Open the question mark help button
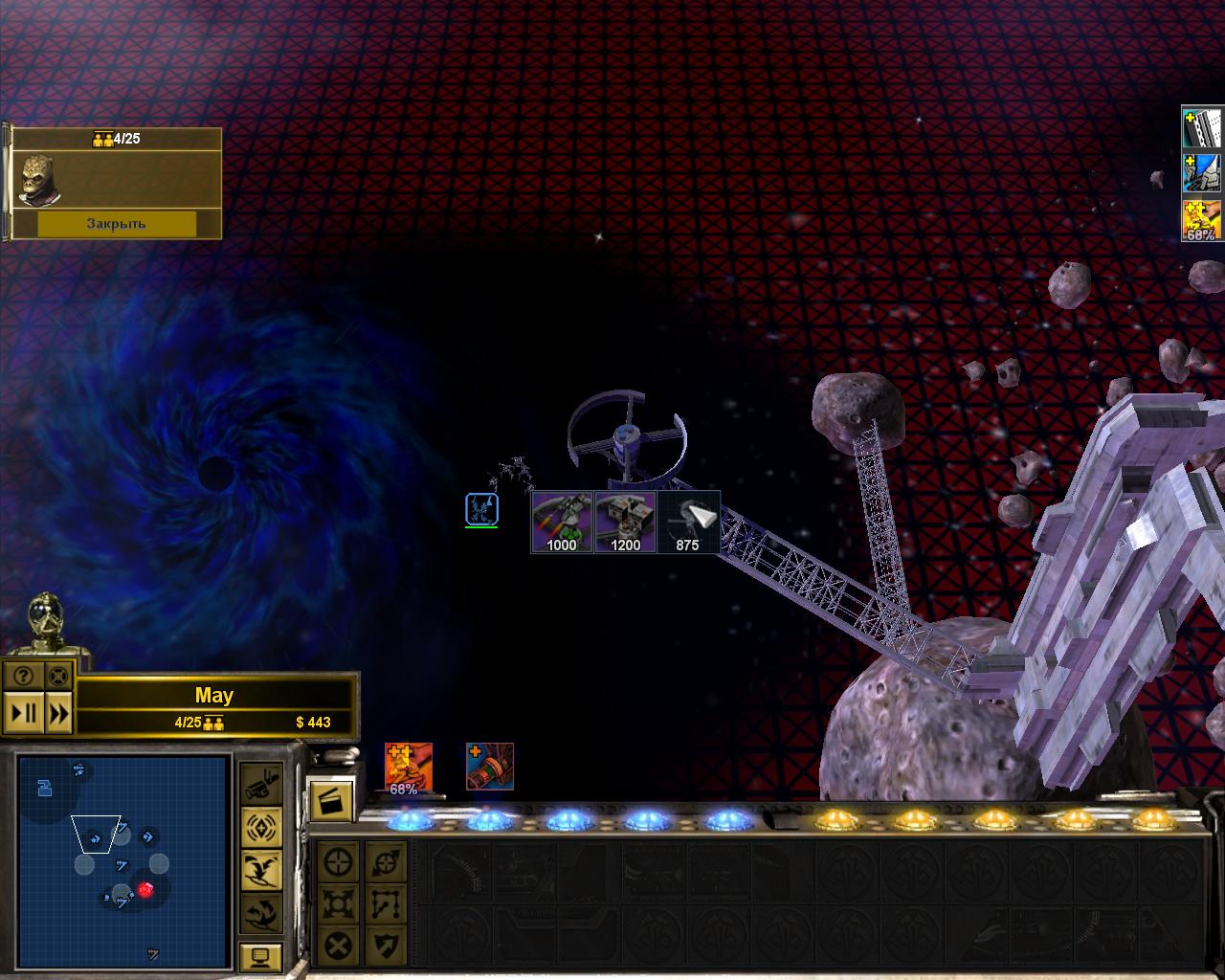This screenshot has width=1225, height=980. (x=24, y=677)
